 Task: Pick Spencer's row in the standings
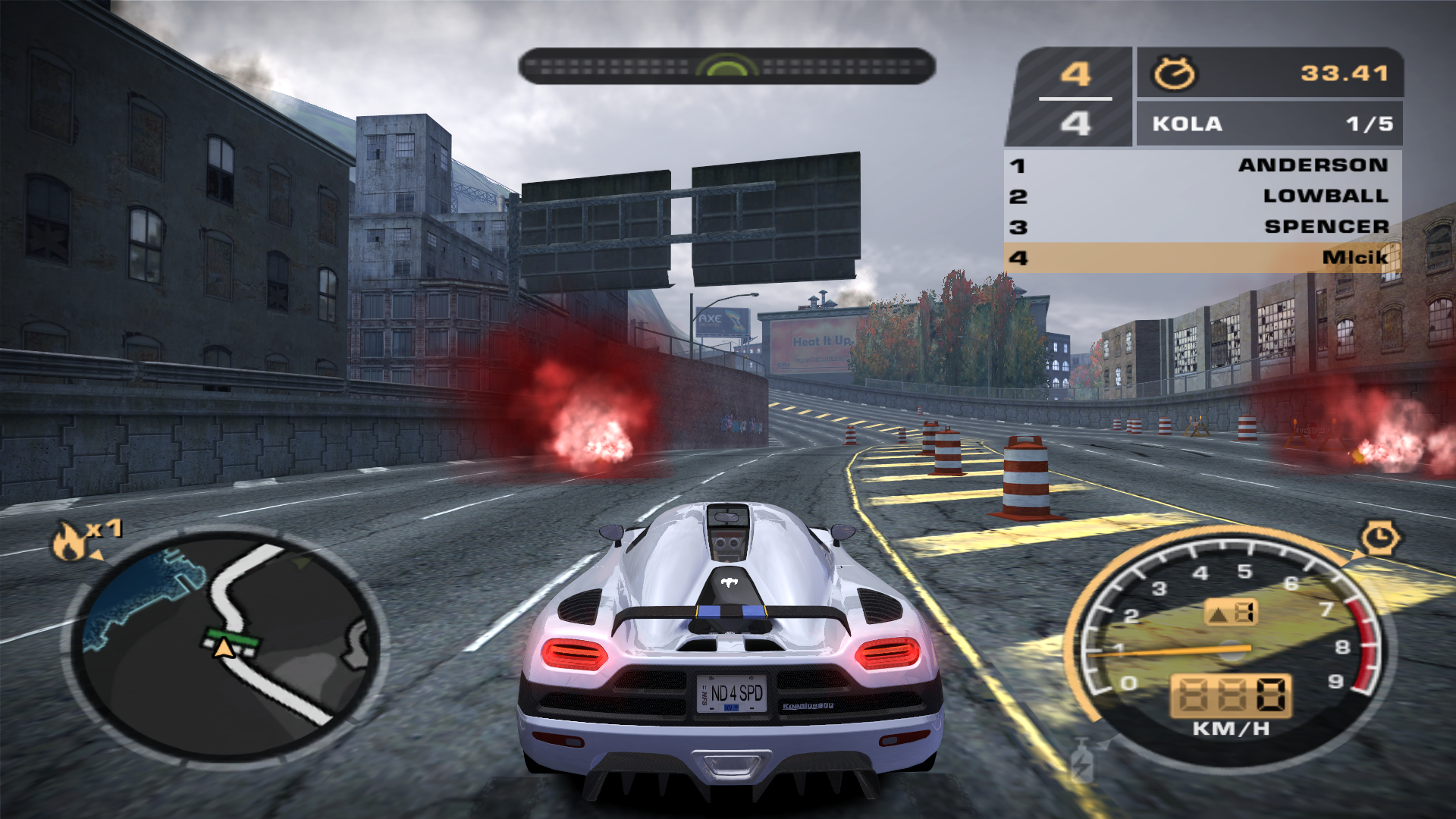click(1203, 227)
